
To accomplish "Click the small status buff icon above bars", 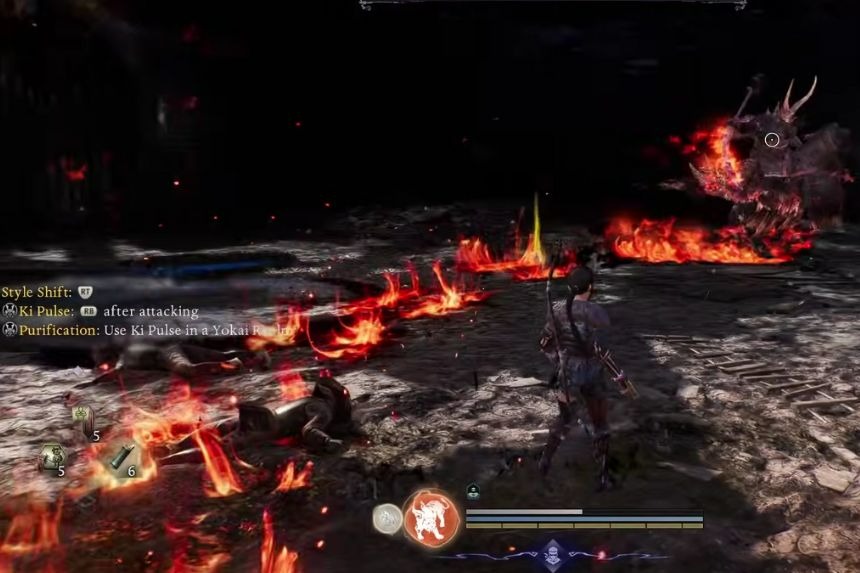I will [x=473, y=491].
